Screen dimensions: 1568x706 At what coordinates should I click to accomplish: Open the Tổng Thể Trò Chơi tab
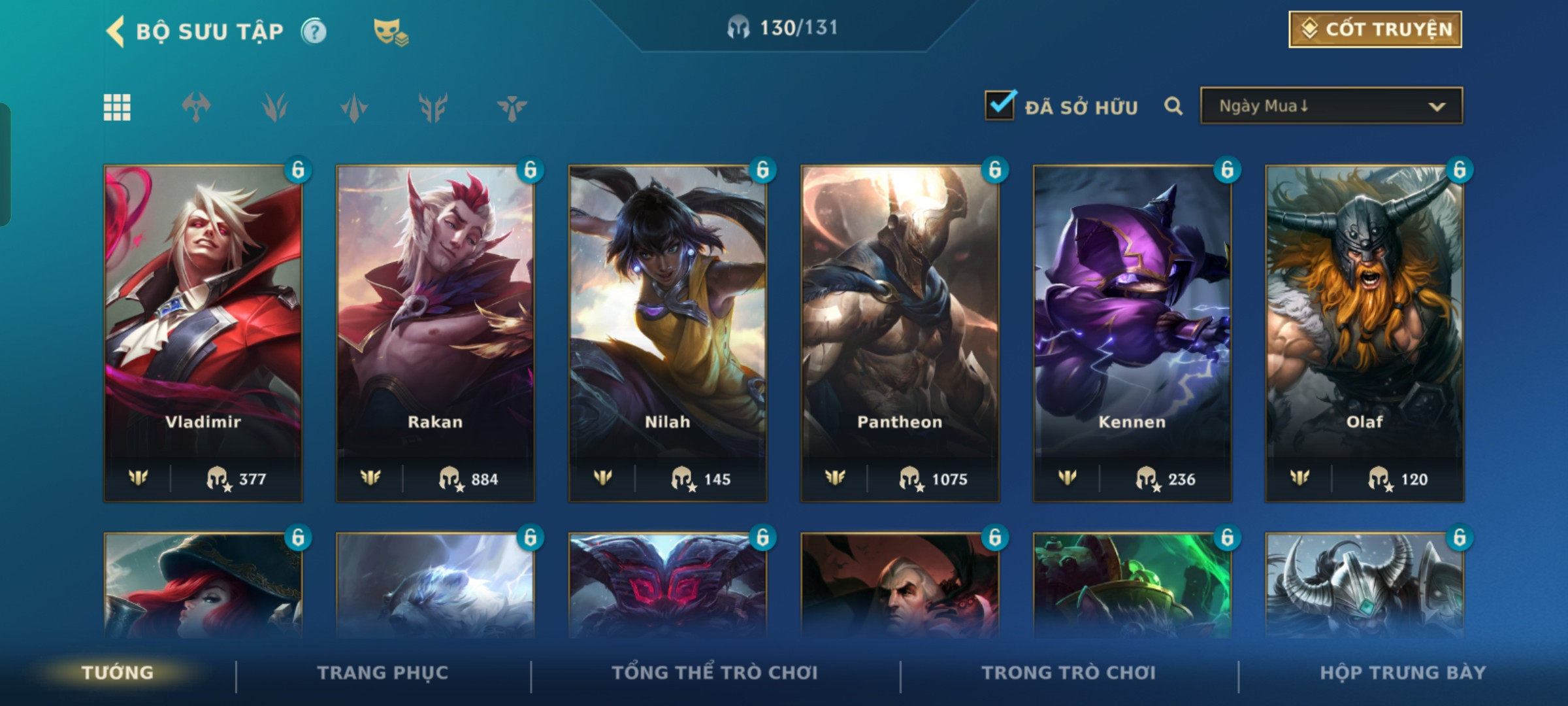(715, 673)
